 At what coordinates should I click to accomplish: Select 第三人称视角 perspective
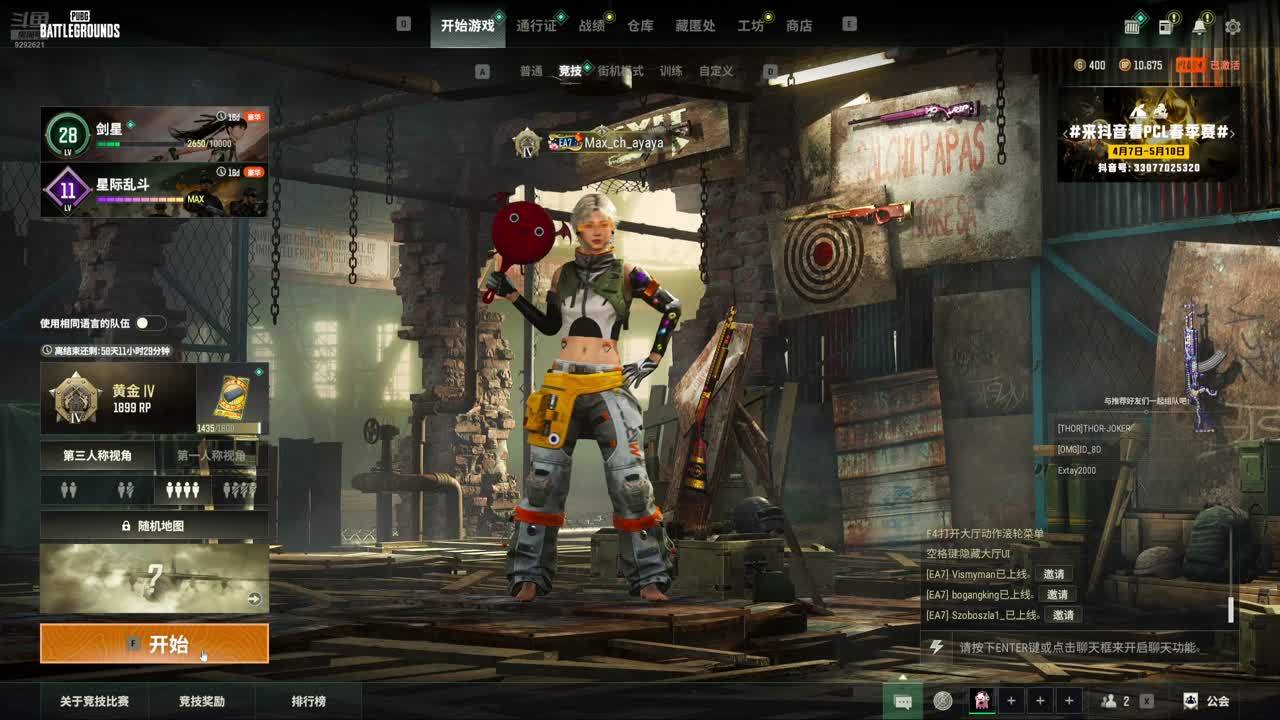pyautogui.click(x=97, y=456)
